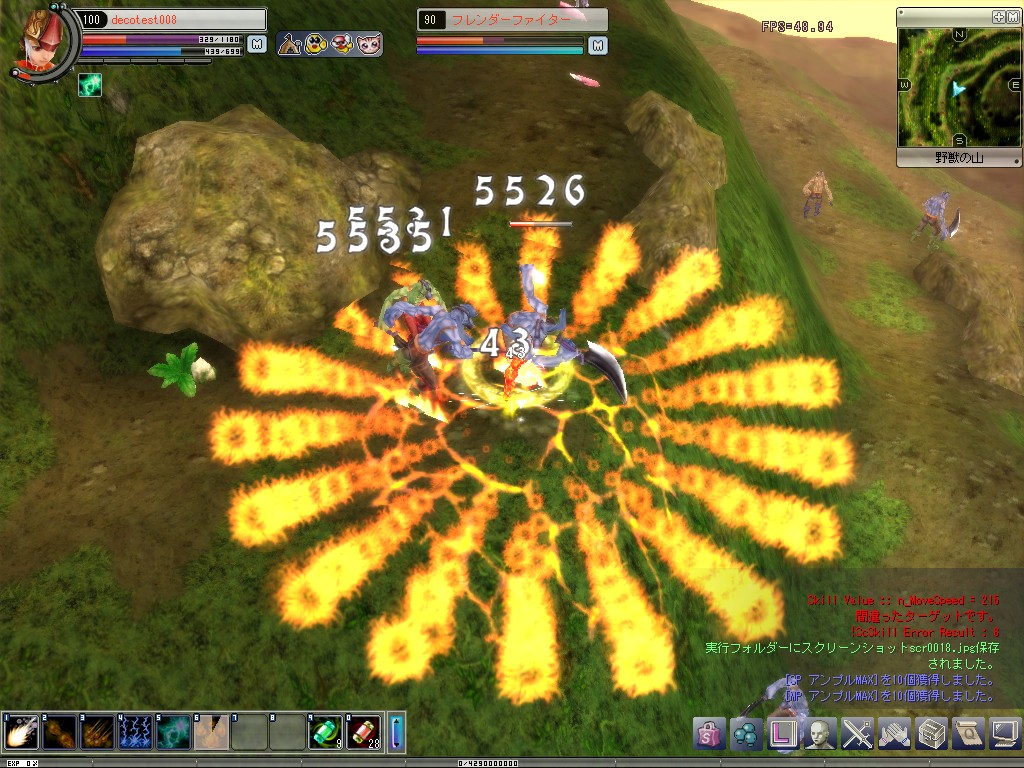
Task: Drink the red capsule potion in slot 0
Action: click(363, 732)
